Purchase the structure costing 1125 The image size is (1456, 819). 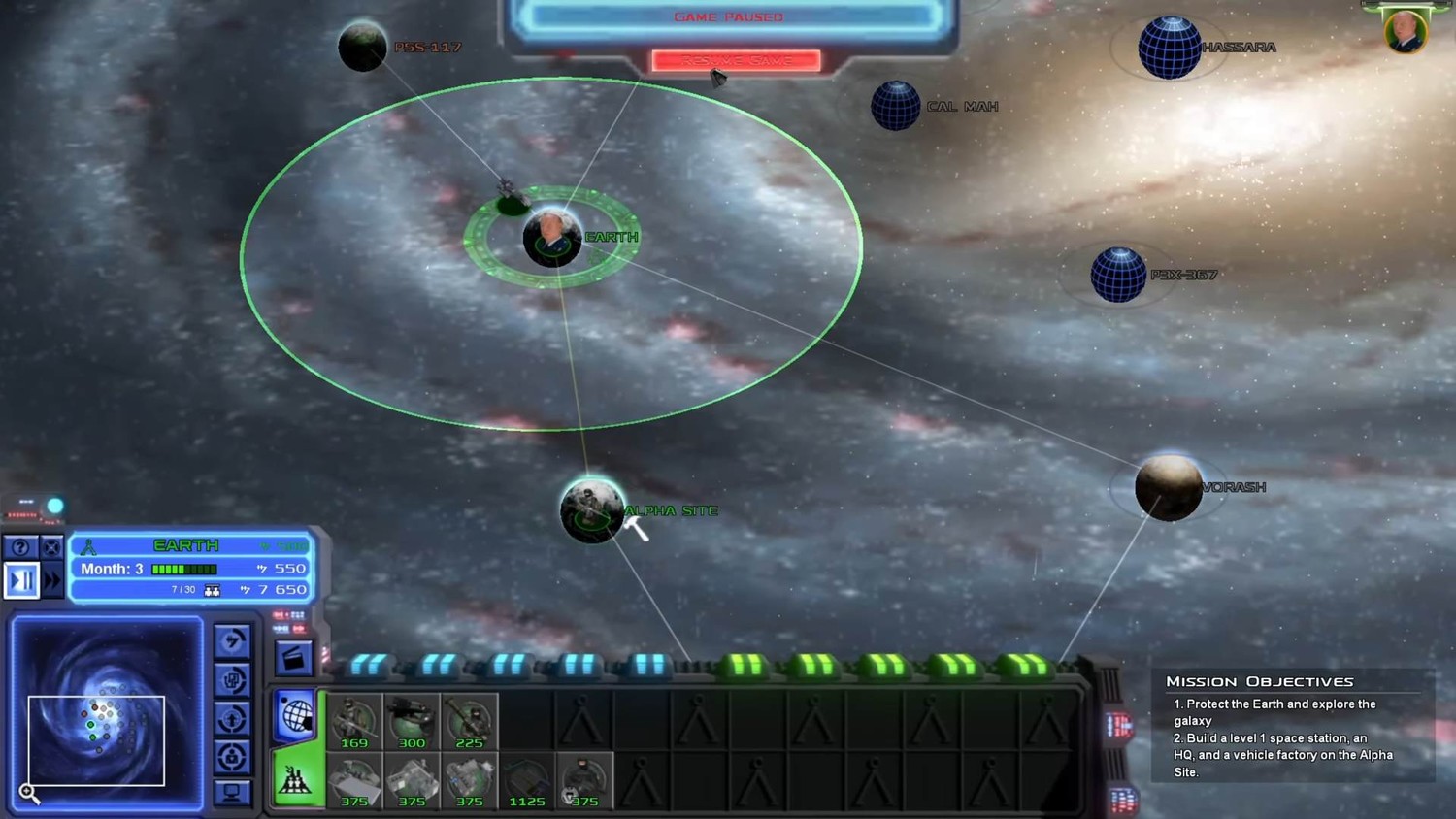coord(527,781)
